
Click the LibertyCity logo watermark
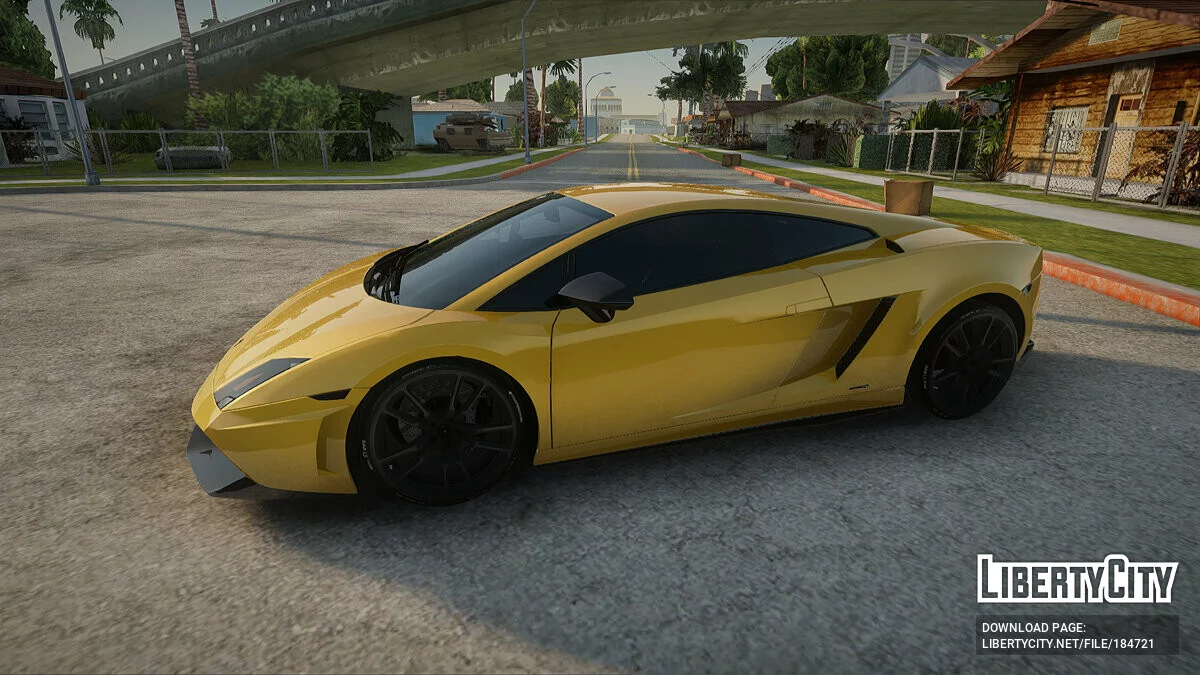(1077, 579)
